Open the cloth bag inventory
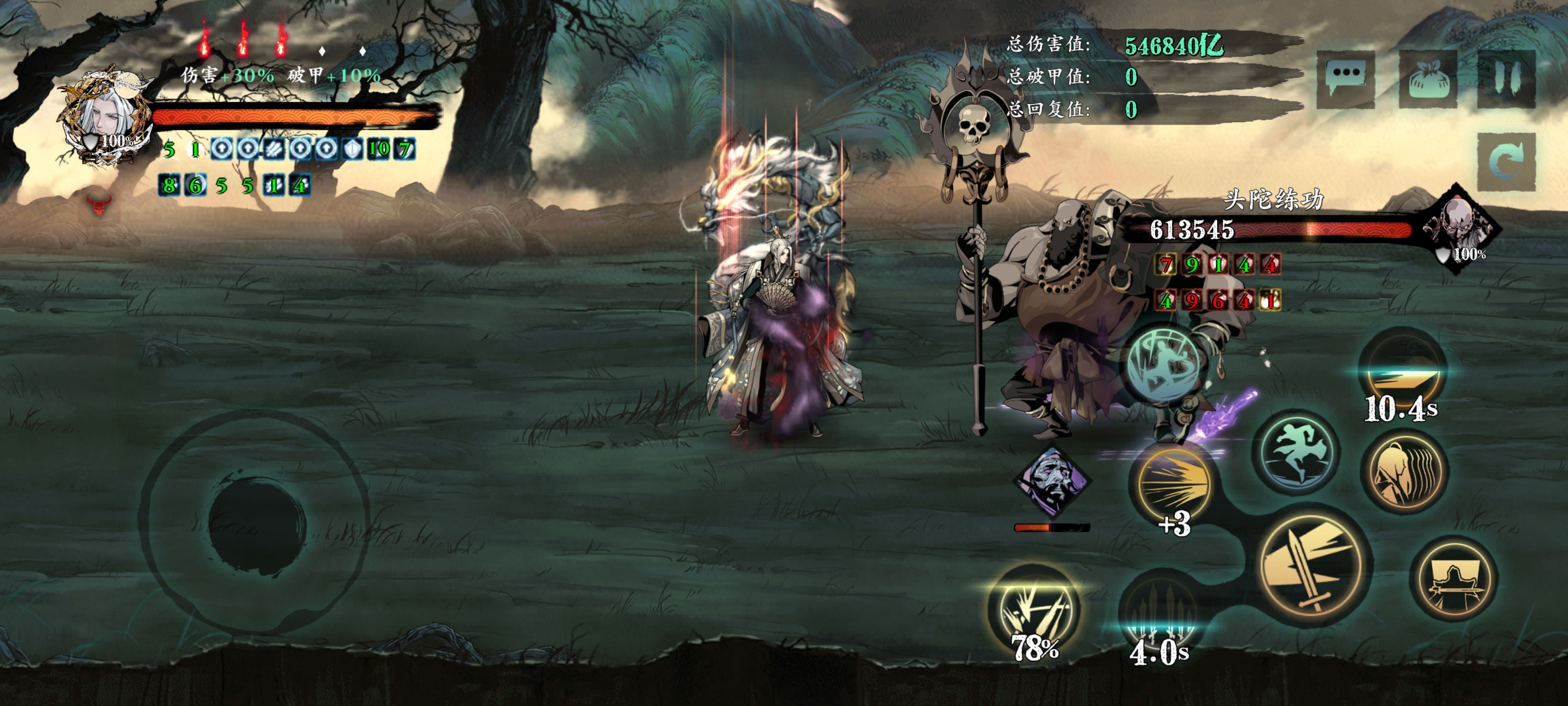 [x=1427, y=78]
